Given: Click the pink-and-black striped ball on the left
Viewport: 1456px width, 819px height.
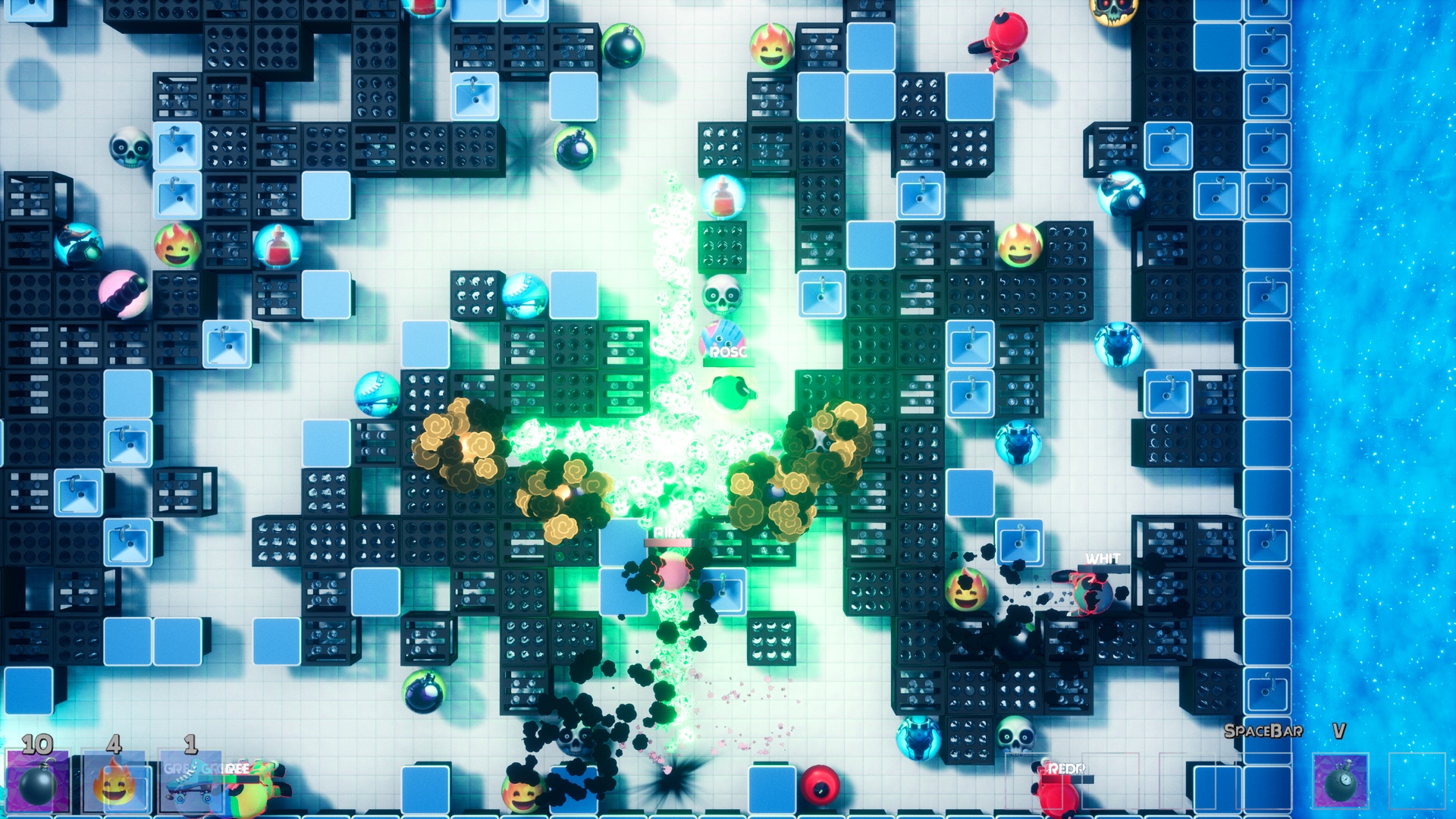Looking at the screenshot, I should tap(124, 295).
